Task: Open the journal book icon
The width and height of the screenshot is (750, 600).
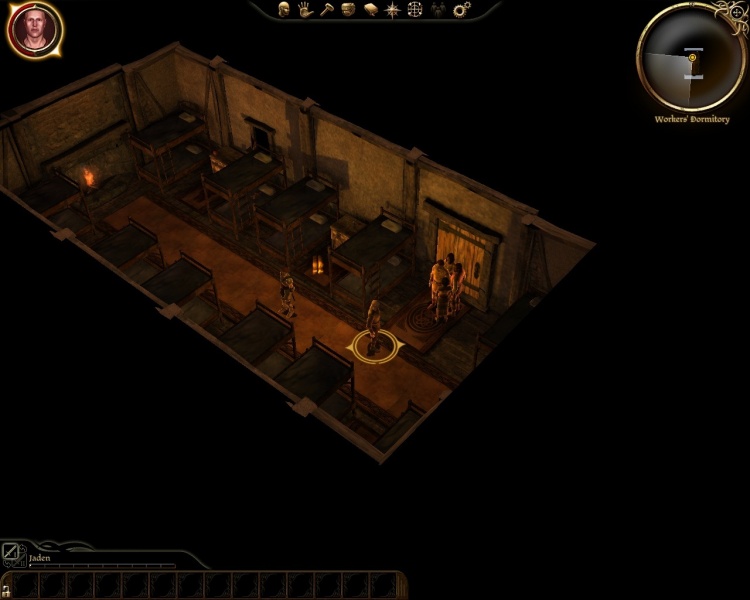Action: click(369, 9)
